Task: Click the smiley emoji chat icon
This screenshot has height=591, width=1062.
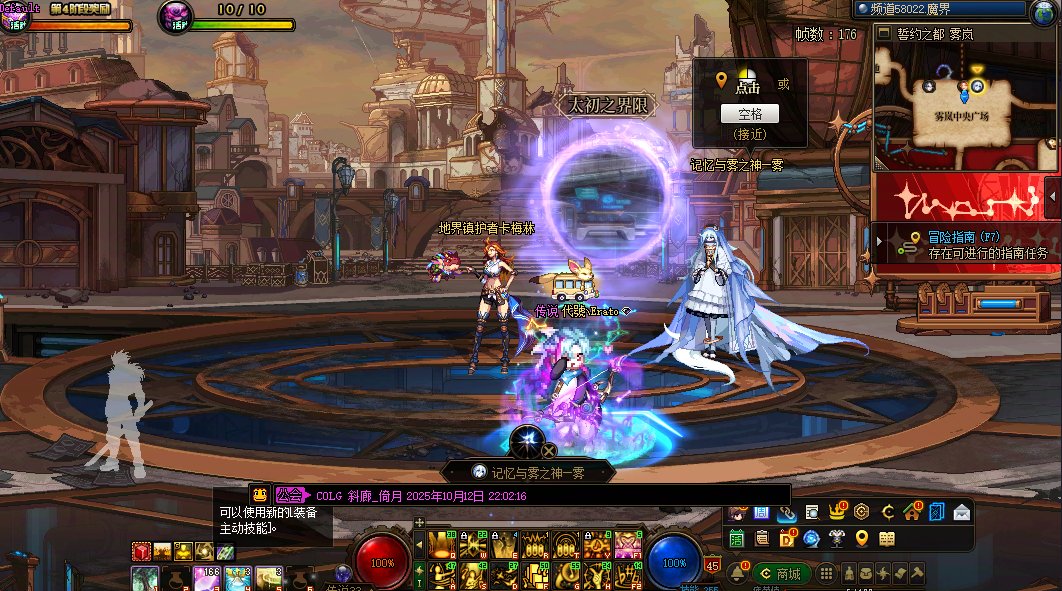Action: pyautogui.click(x=259, y=494)
